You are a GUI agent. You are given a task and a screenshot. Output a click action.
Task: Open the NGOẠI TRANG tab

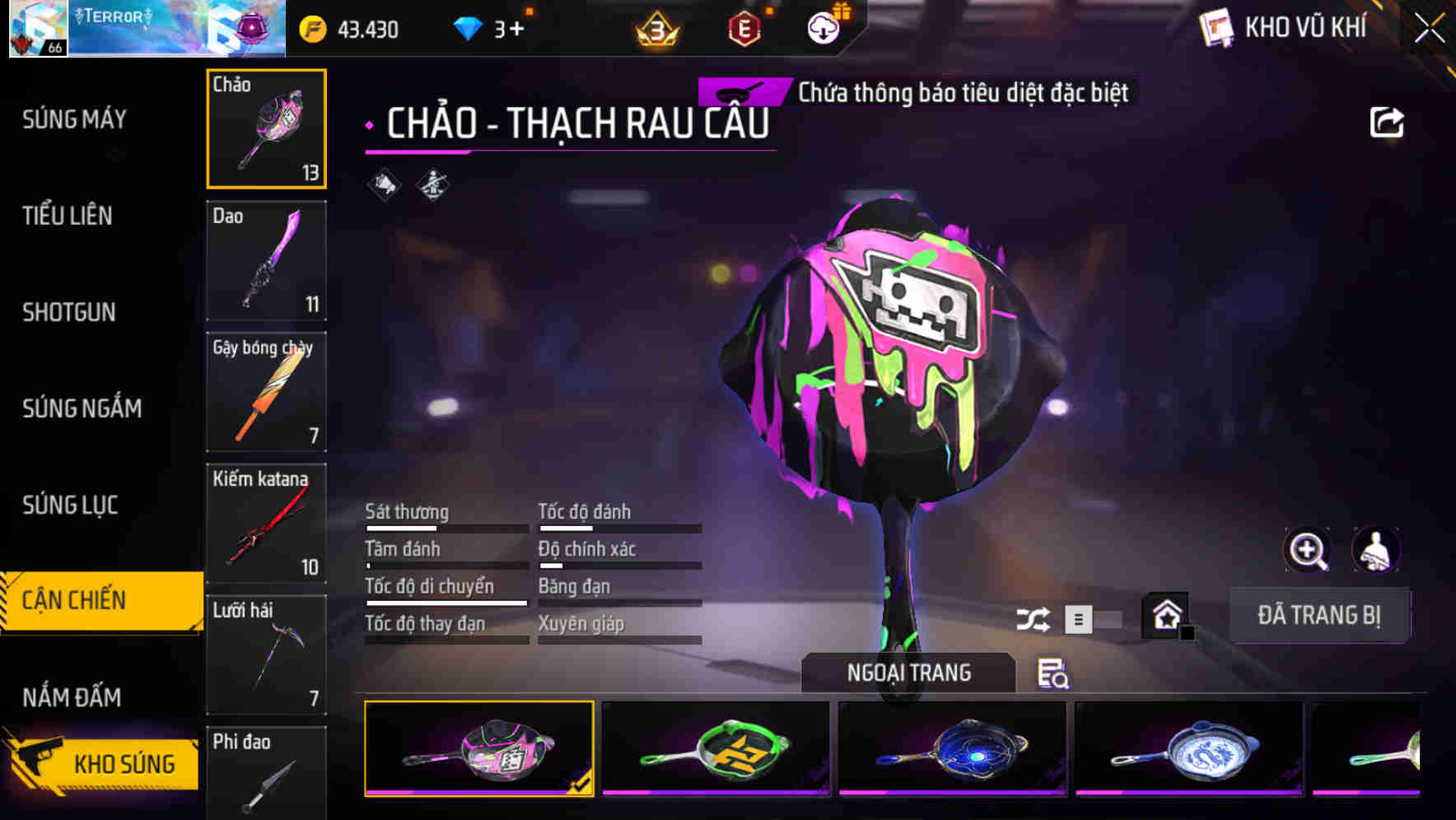tap(907, 672)
